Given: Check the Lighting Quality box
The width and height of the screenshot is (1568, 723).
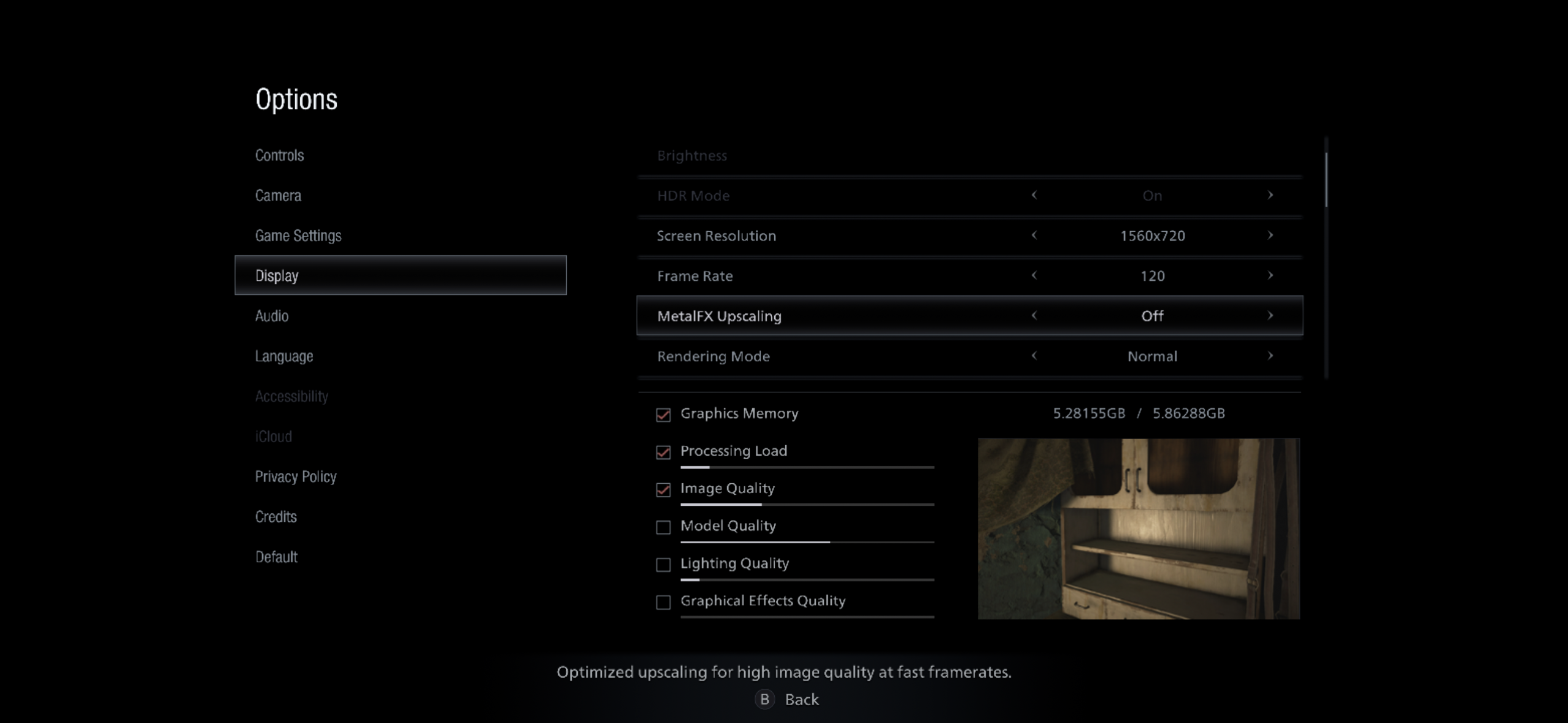Looking at the screenshot, I should pos(663,565).
